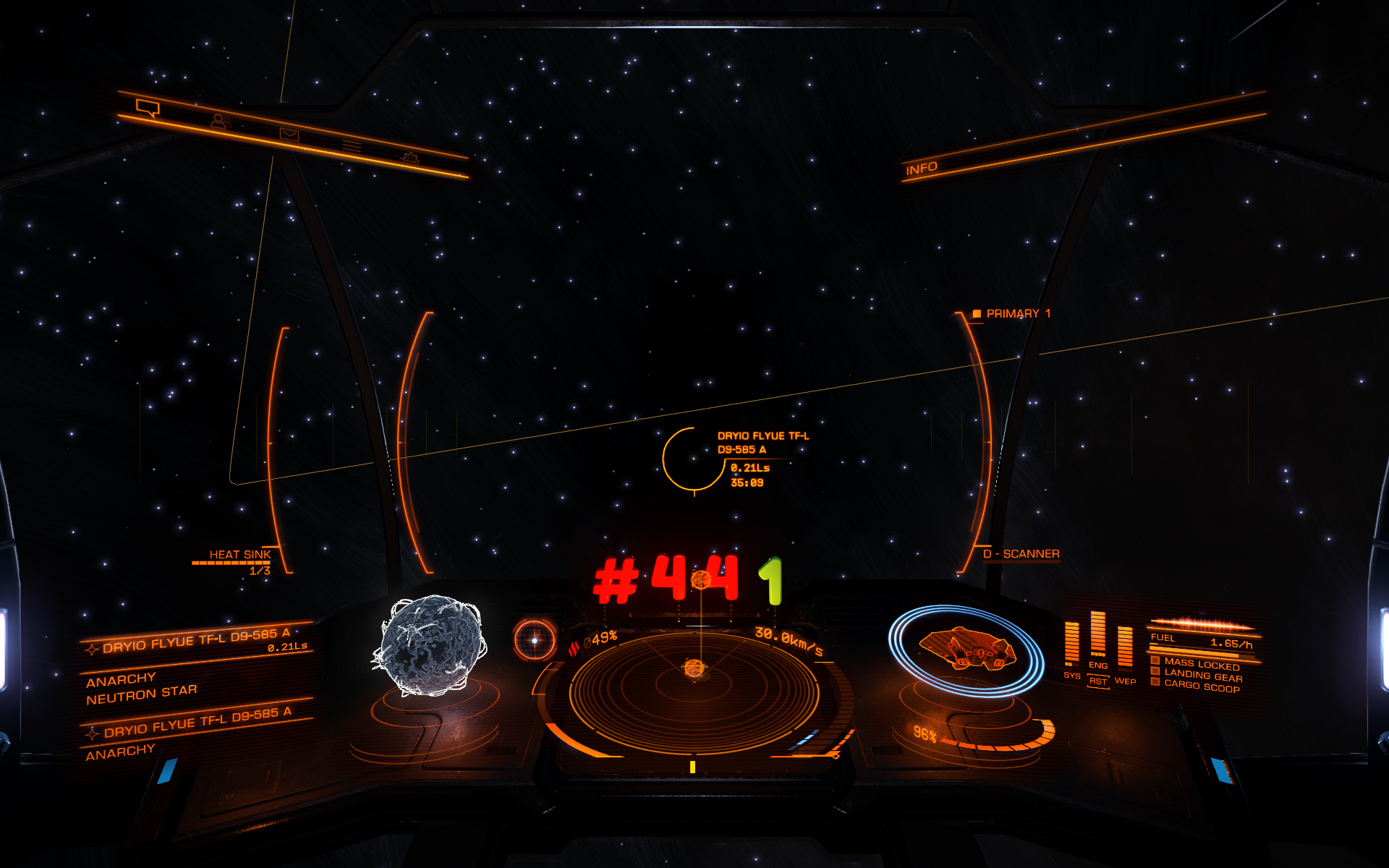This screenshot has width=1389, height=868.
Task: Open the inbox envelope tab
Action: tap(289, 135)
